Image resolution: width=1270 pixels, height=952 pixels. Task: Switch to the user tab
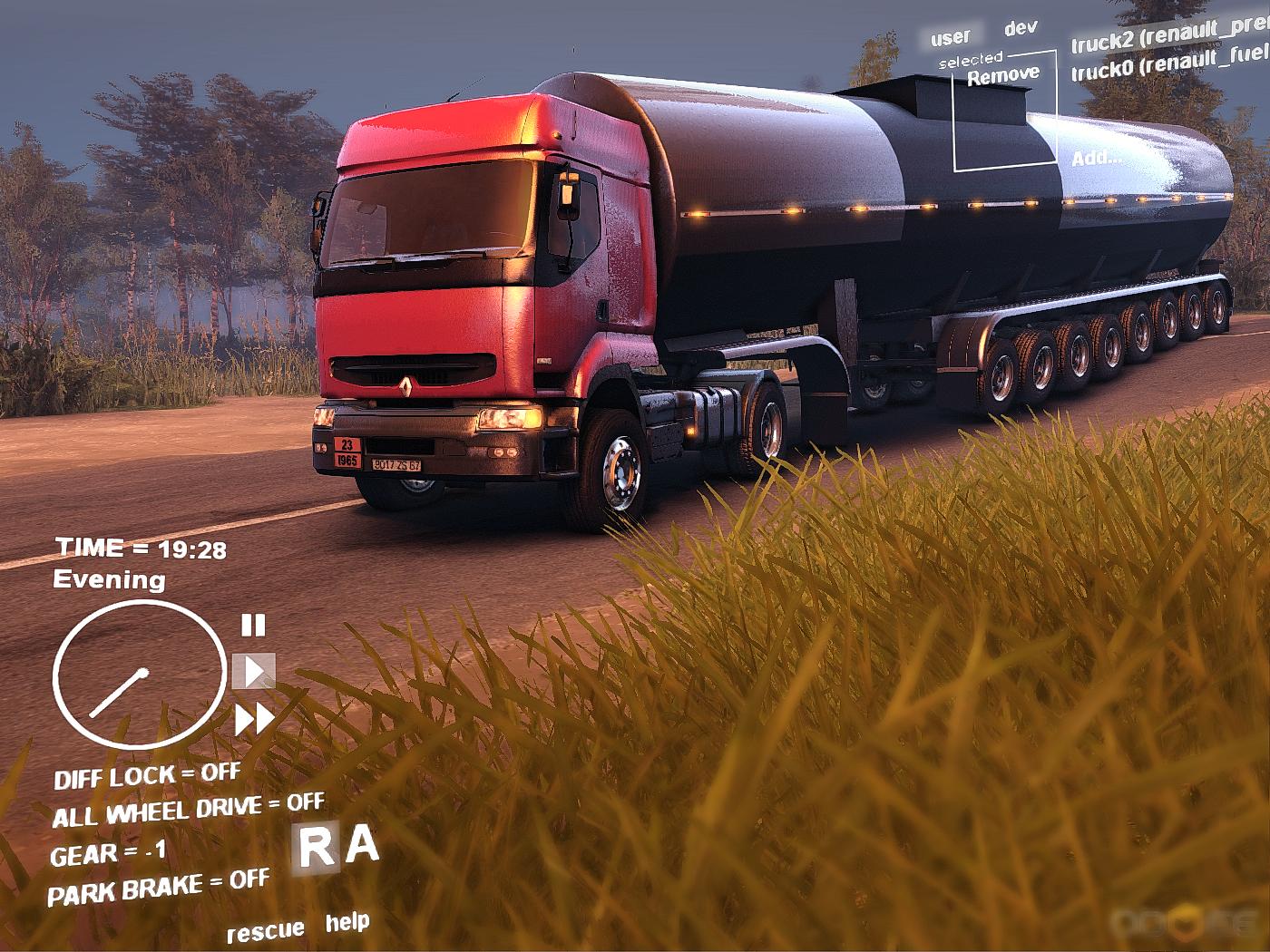tap(950, 37)
